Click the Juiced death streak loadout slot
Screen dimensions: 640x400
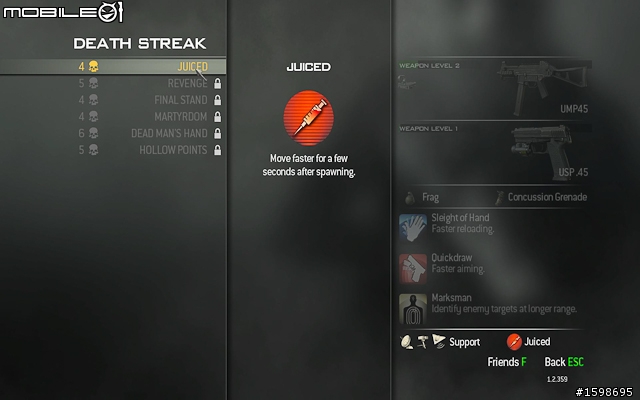coord(530,342)
